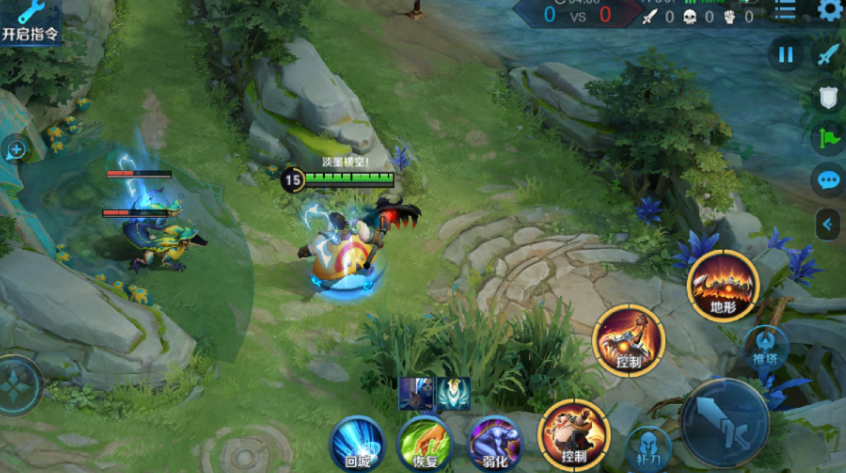Click the small plus circle button
Viewport: 846px width, 473px height.
coord(16,150)
